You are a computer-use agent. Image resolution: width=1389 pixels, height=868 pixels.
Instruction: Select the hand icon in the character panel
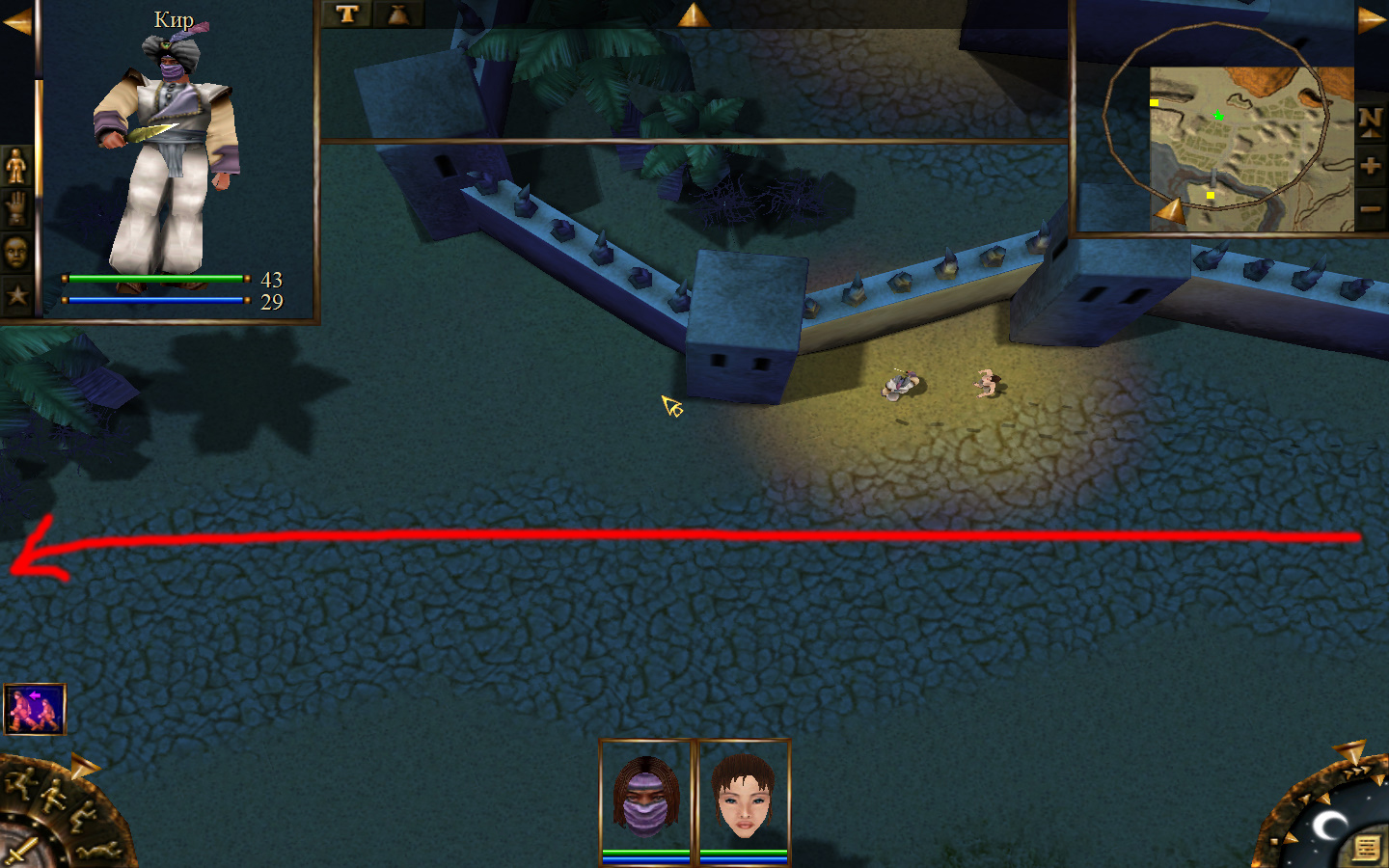pos(16,208)
